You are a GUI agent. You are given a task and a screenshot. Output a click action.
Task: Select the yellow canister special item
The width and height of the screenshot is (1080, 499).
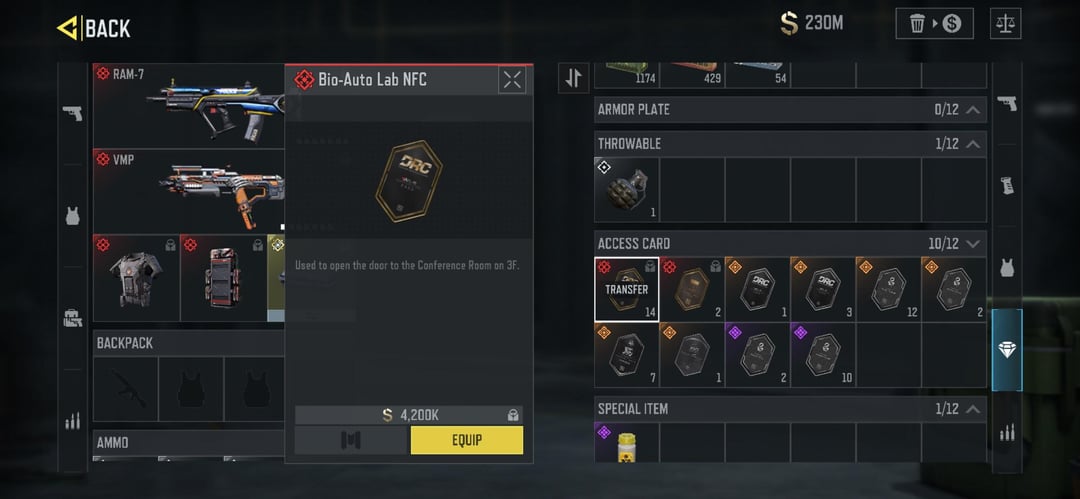(x=626, y=443)
